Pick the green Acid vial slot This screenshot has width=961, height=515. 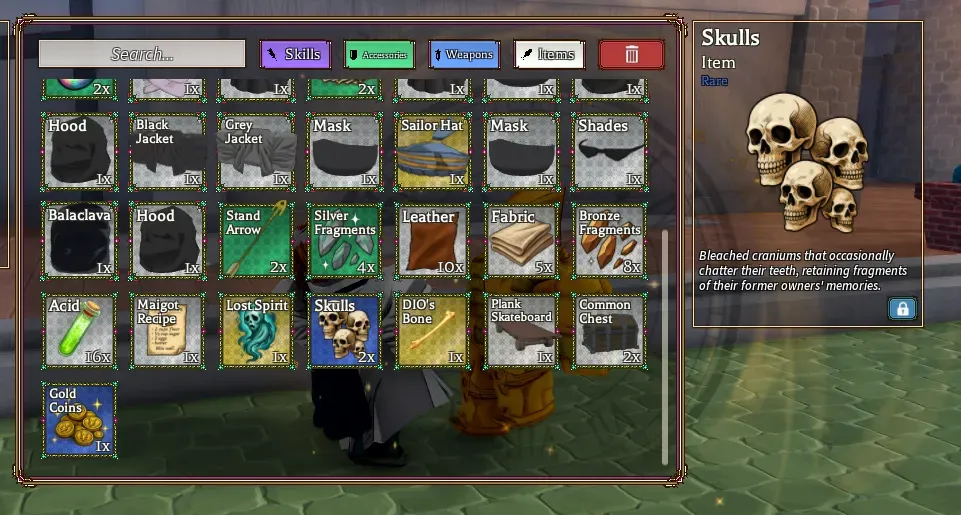[80, 330]
